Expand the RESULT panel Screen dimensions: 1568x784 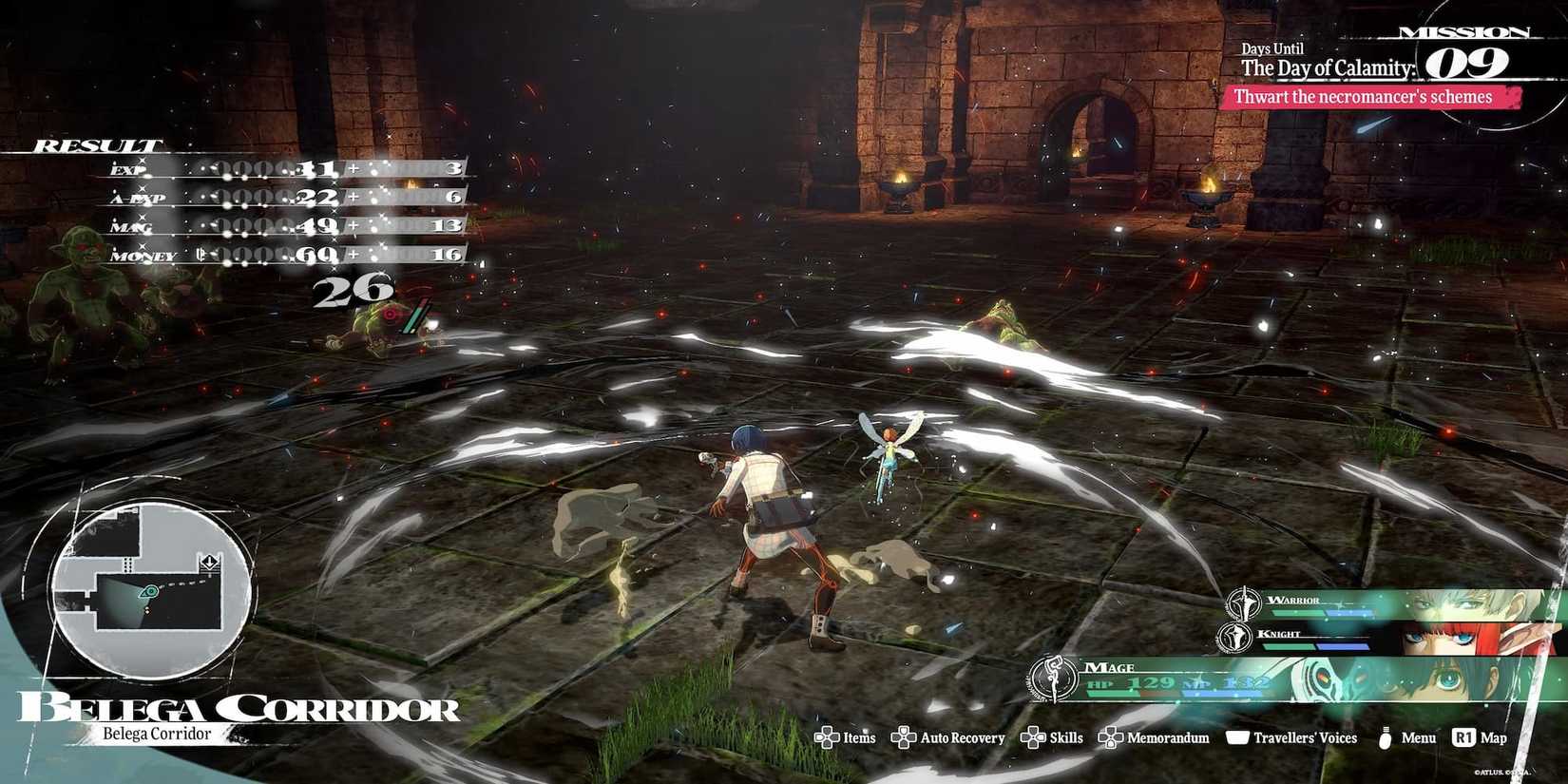(x=95, y=145)
